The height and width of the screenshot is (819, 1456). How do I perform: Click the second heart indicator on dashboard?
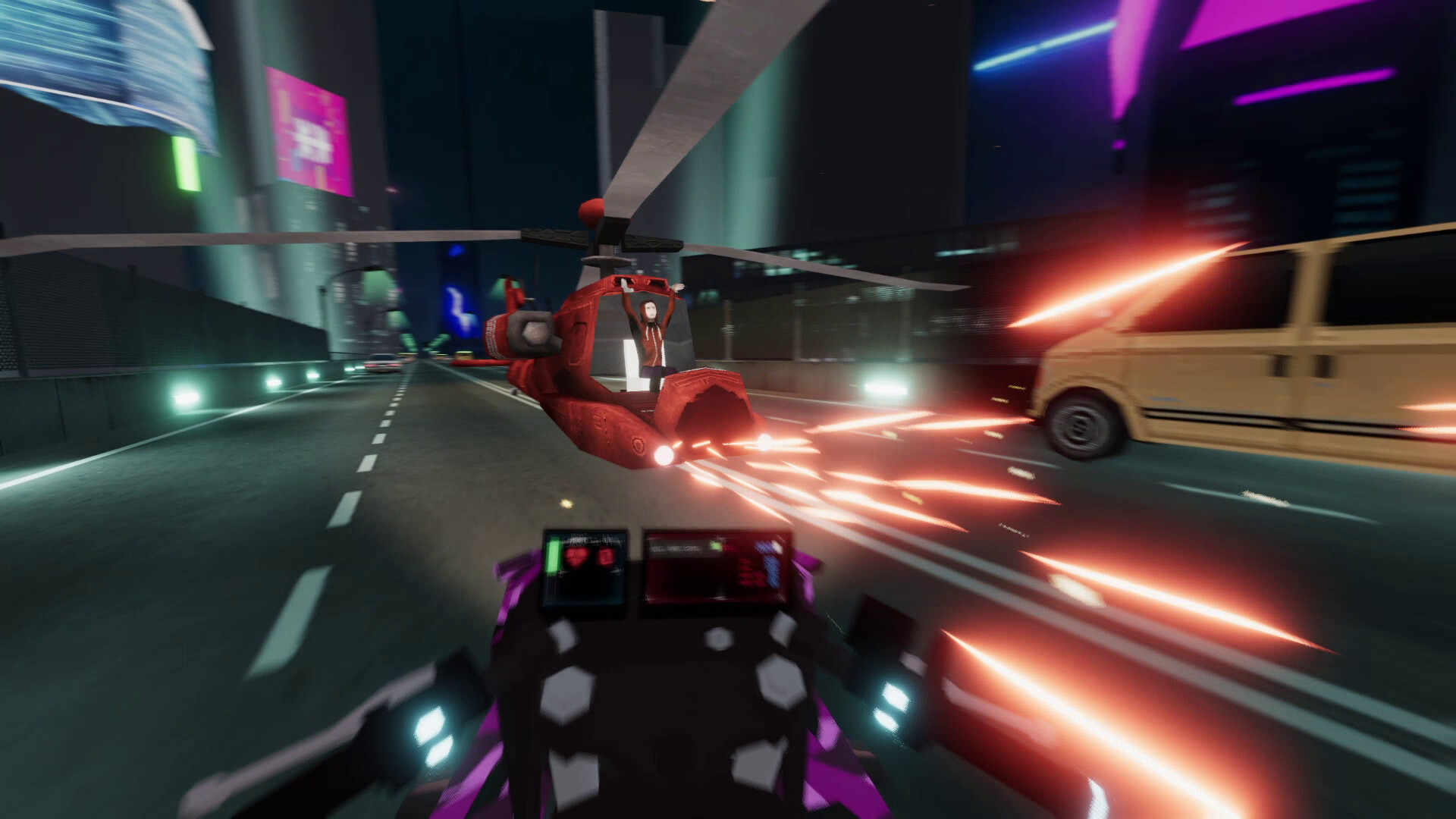(x=605, y=556)
